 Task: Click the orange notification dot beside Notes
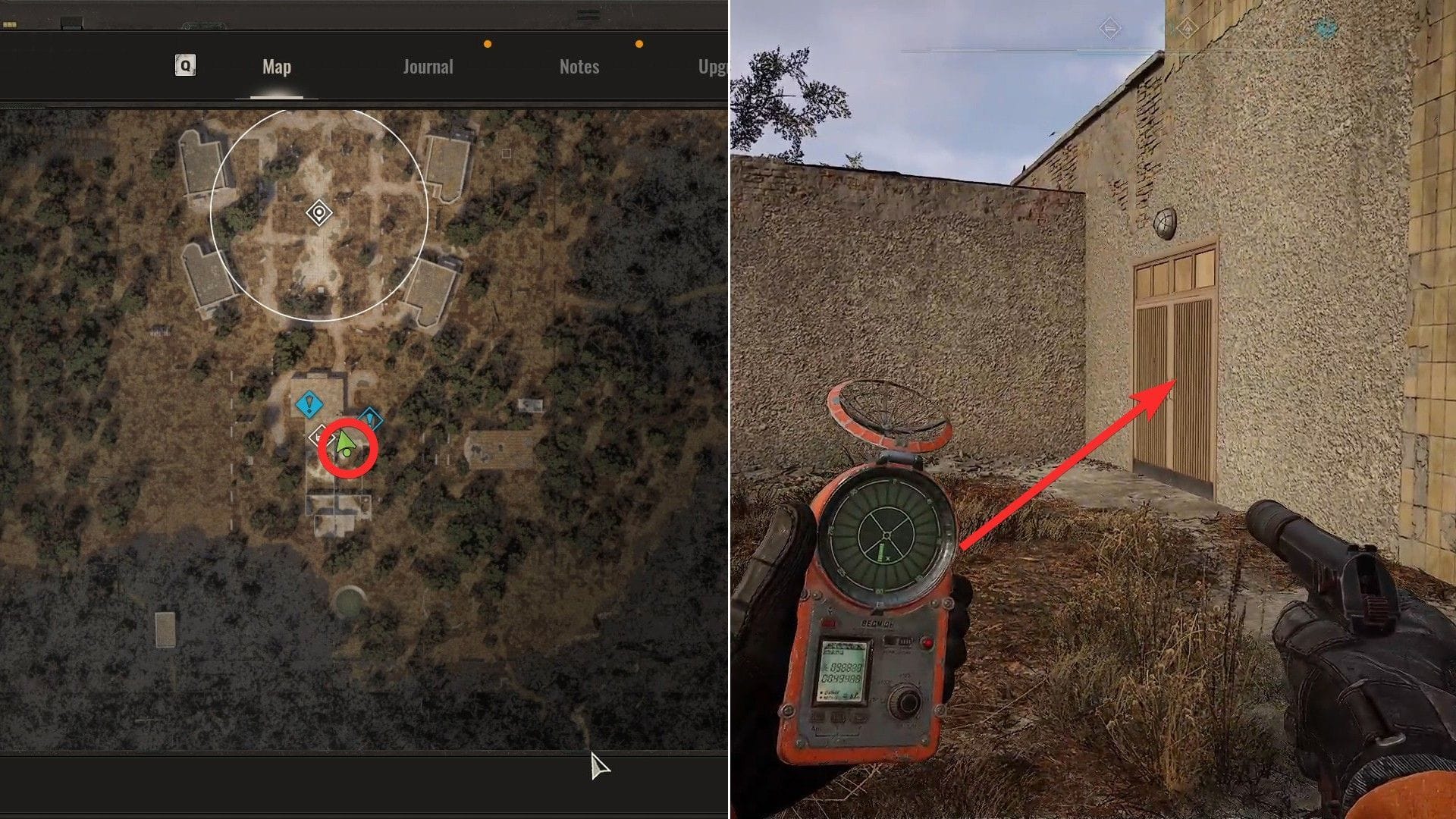(639, 44)
